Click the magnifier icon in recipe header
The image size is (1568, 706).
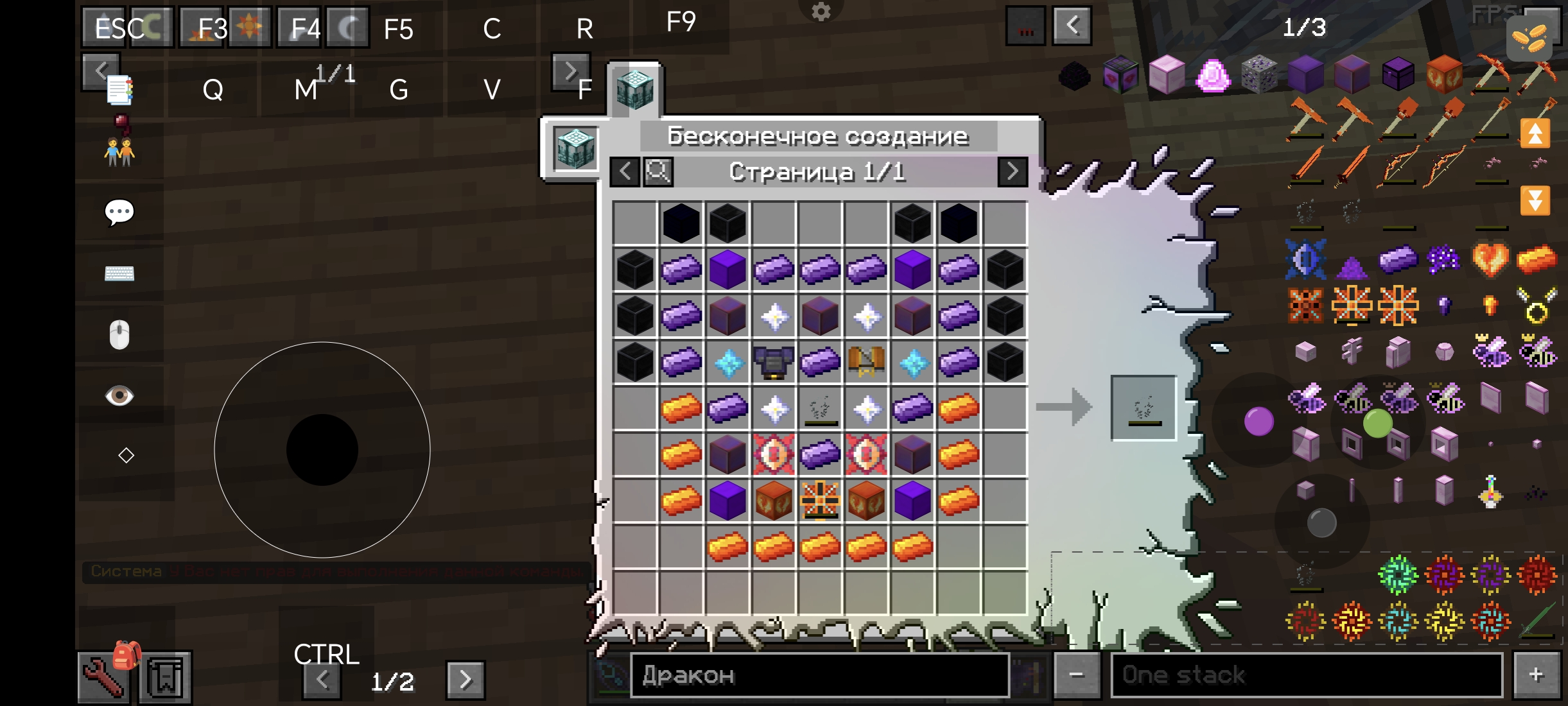pos(658,172)
